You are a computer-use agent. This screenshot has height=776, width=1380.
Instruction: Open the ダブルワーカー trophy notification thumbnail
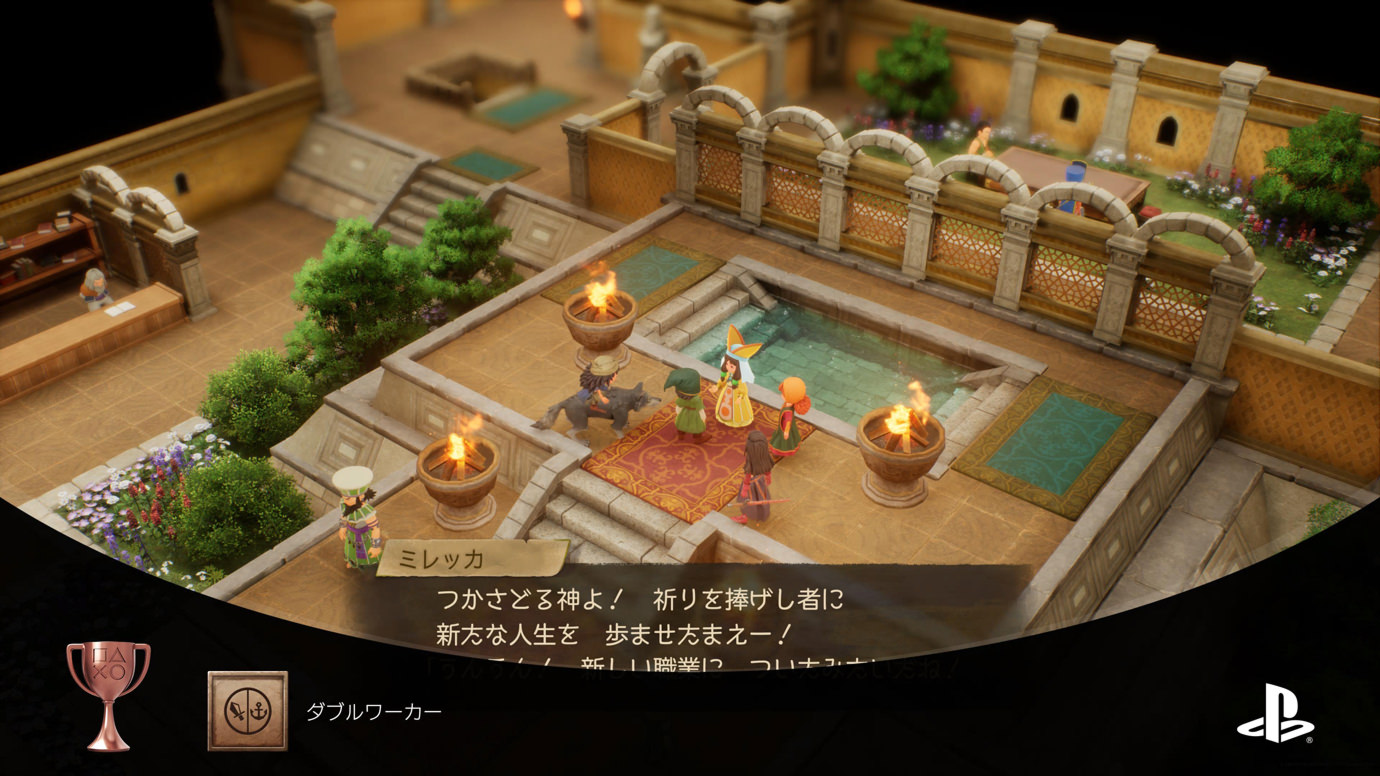point(247,711)
